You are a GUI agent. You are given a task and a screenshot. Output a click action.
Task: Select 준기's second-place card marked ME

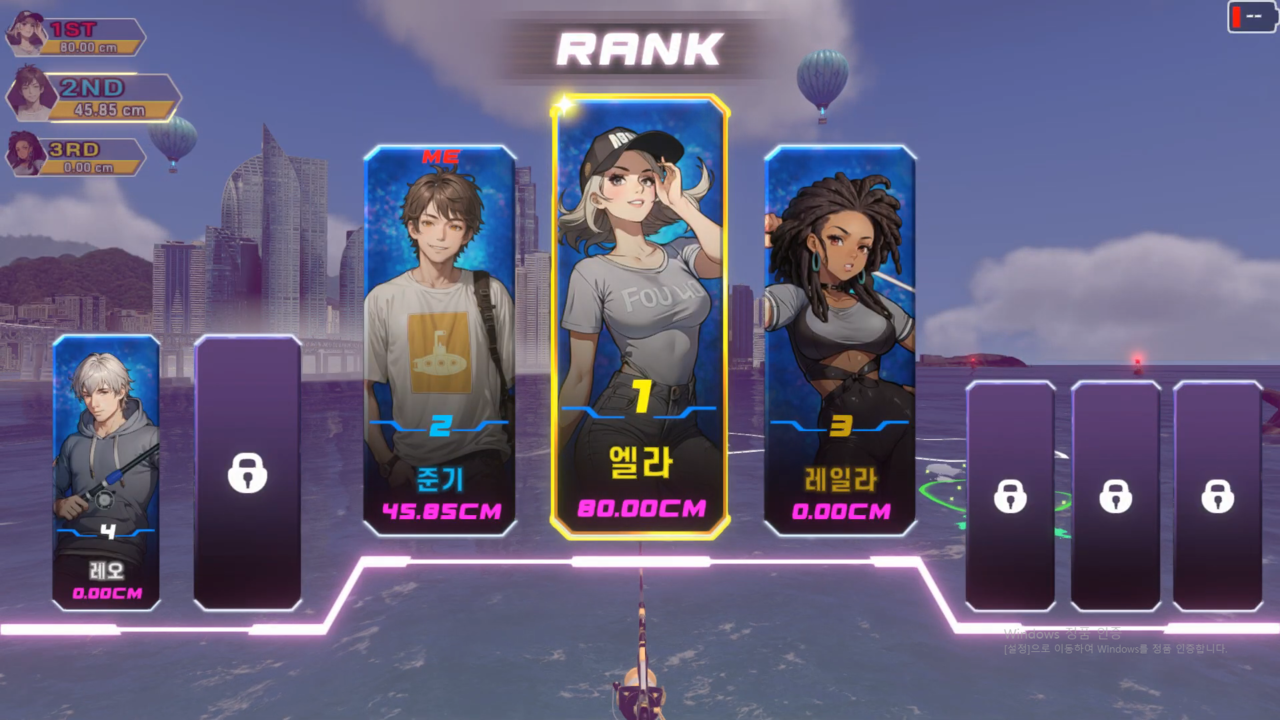(x=440, y=340)
